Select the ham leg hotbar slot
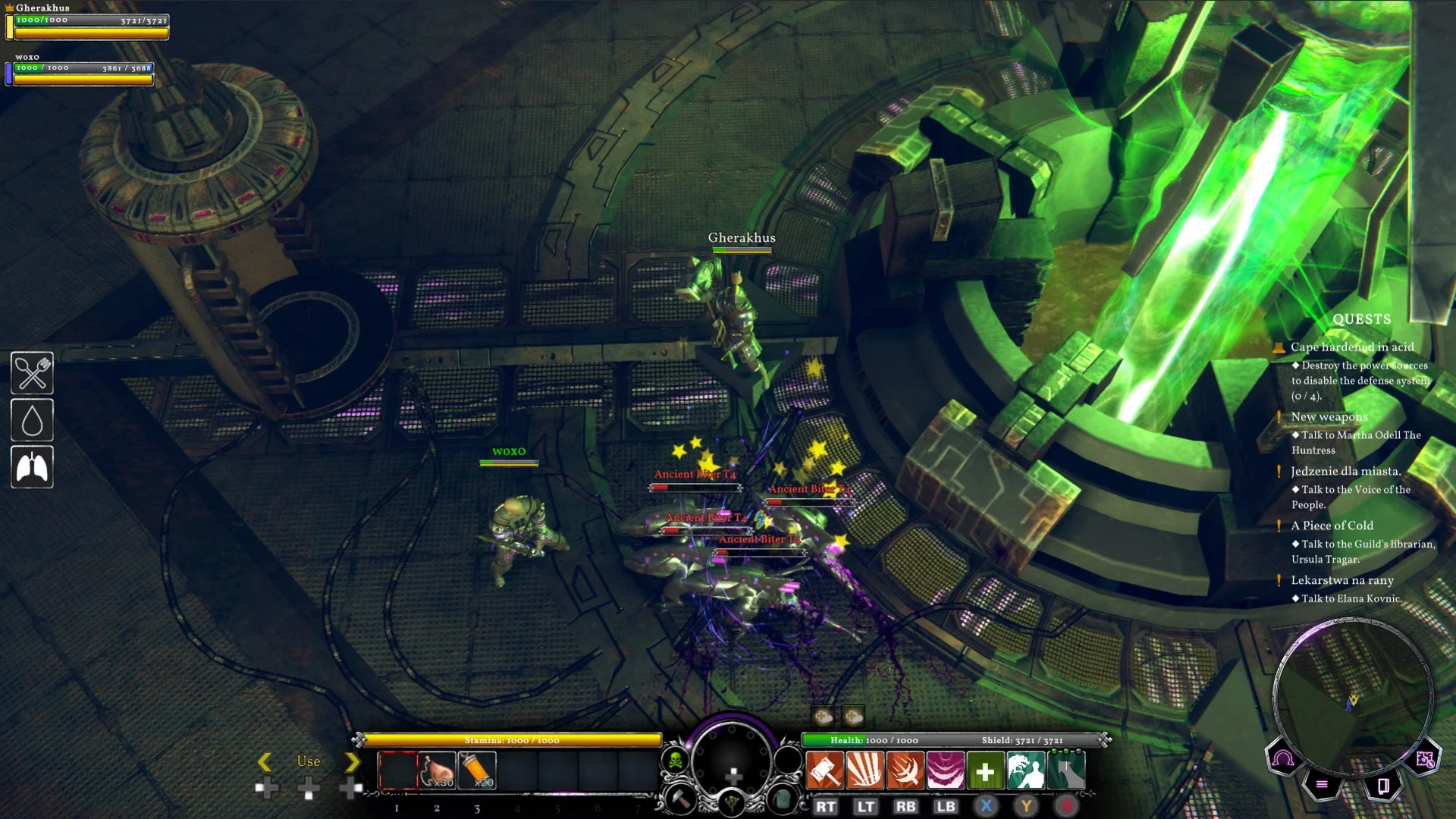The image size is (1456, 819). 438,771
